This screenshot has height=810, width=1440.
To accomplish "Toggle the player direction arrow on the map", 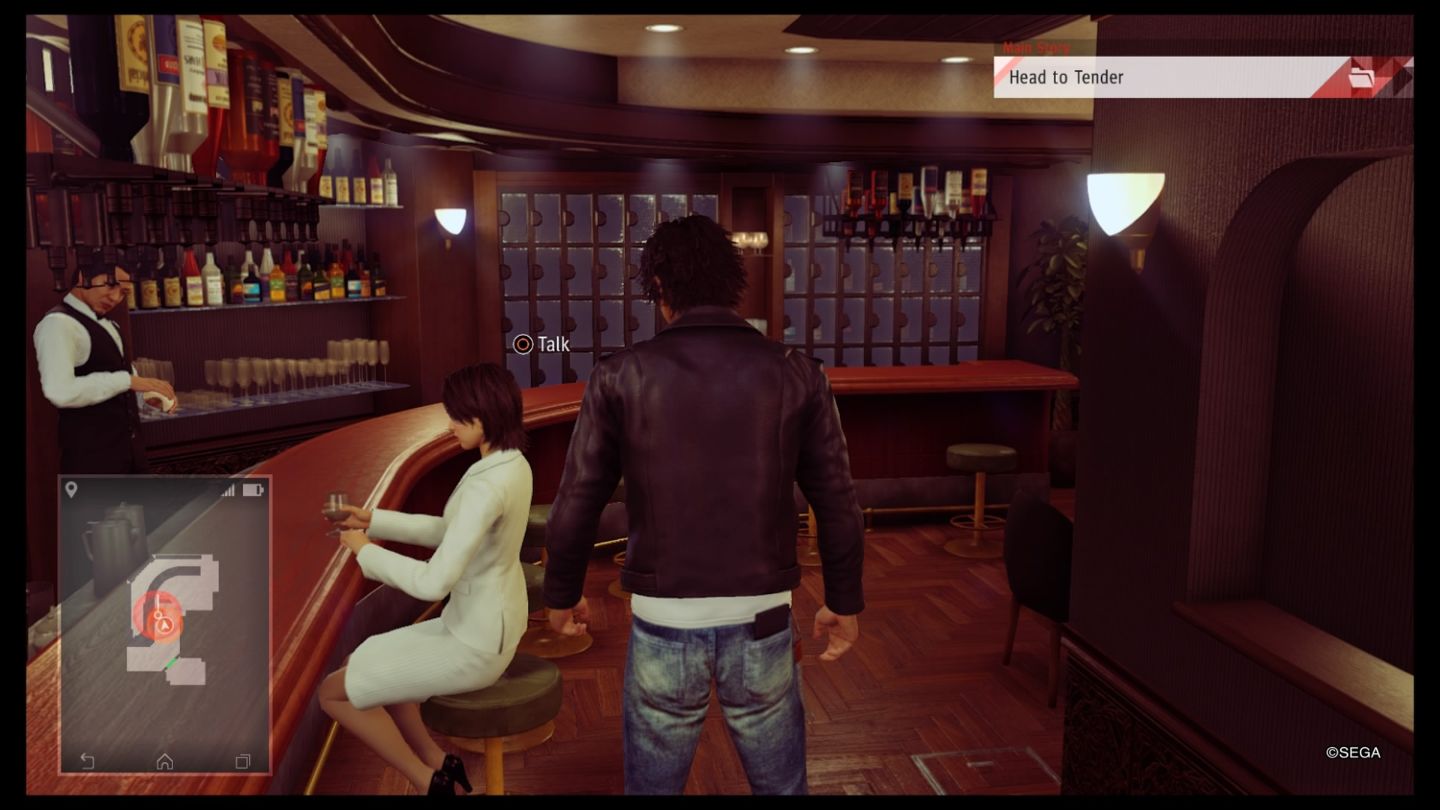I will pos(164,623).
